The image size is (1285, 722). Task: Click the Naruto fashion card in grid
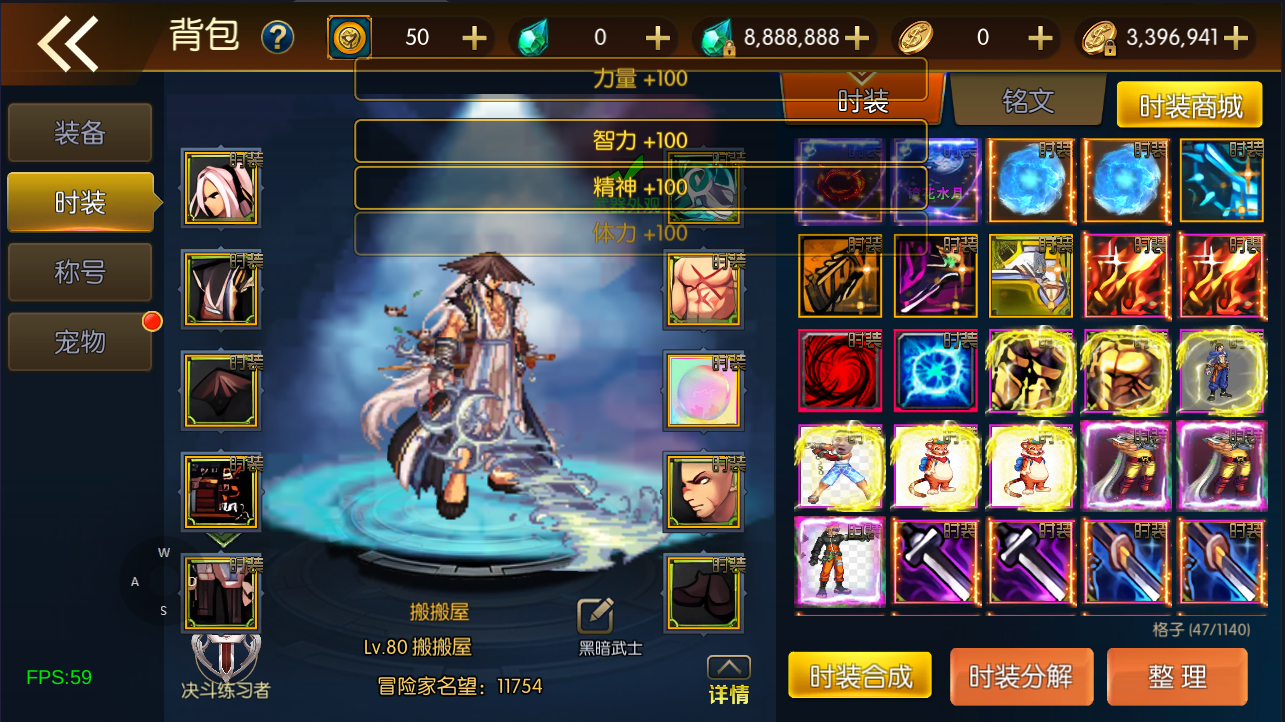(x=839, y=563)
